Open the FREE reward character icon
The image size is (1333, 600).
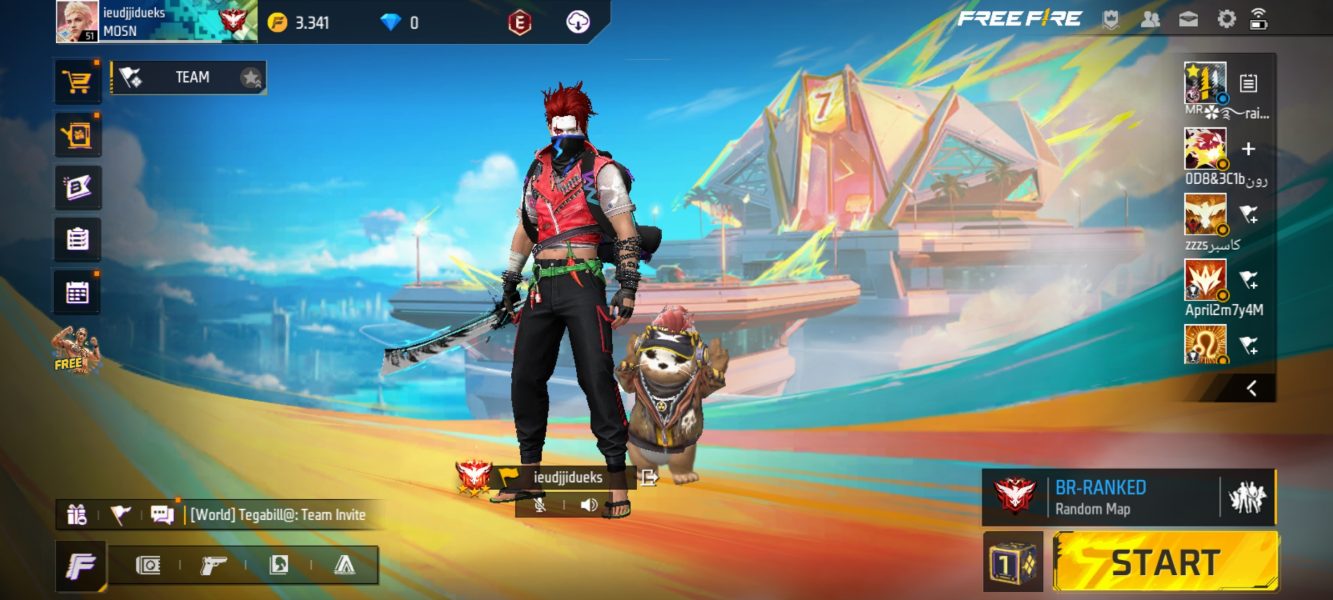tap(77, 350)
